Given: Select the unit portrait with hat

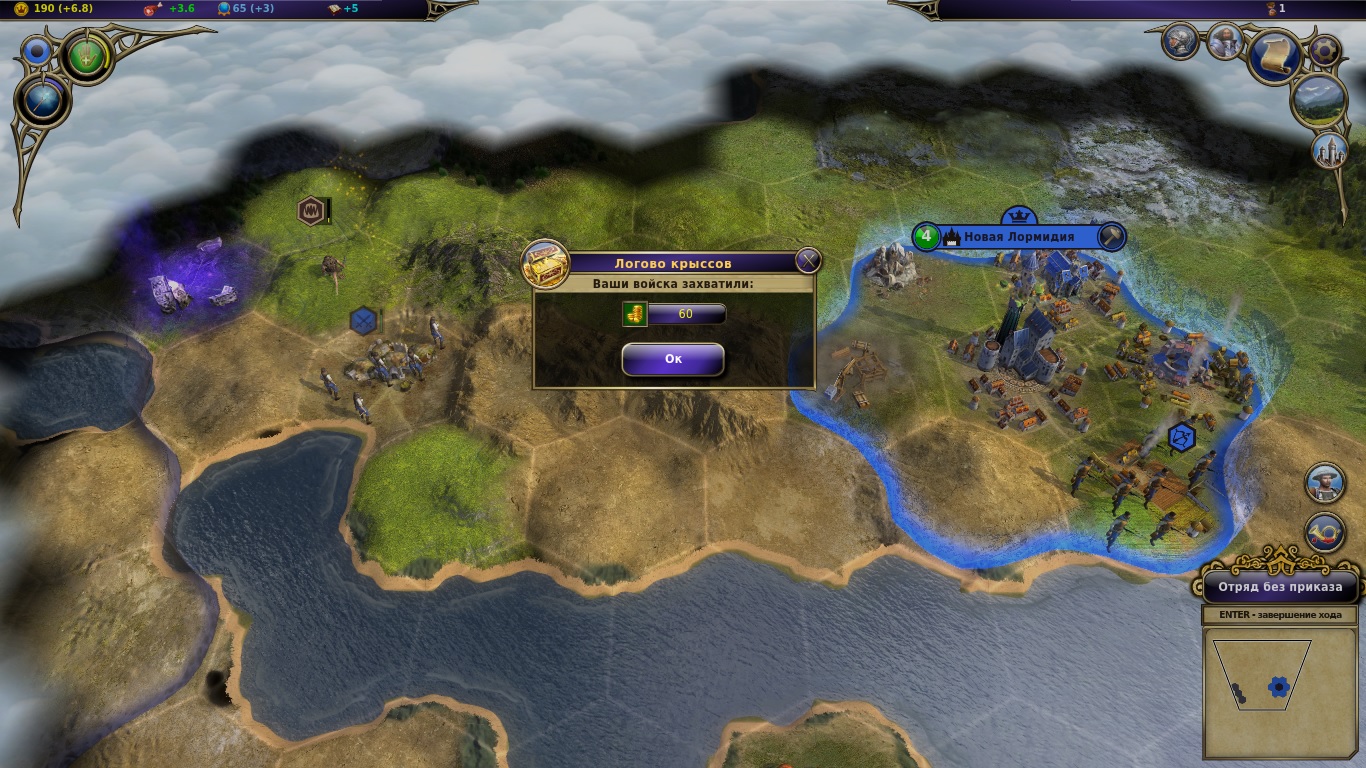Looking at the screenshot, I should (x=1324, y=483).
